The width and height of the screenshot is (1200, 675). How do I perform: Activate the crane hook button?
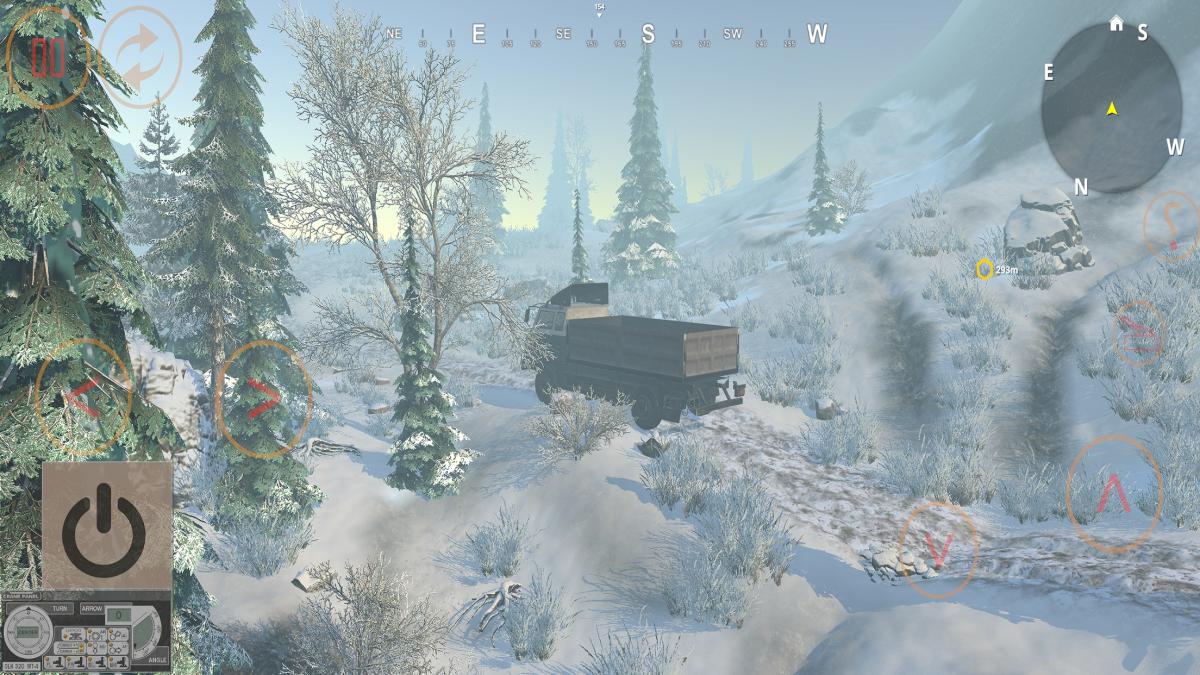click(1170, 226)
